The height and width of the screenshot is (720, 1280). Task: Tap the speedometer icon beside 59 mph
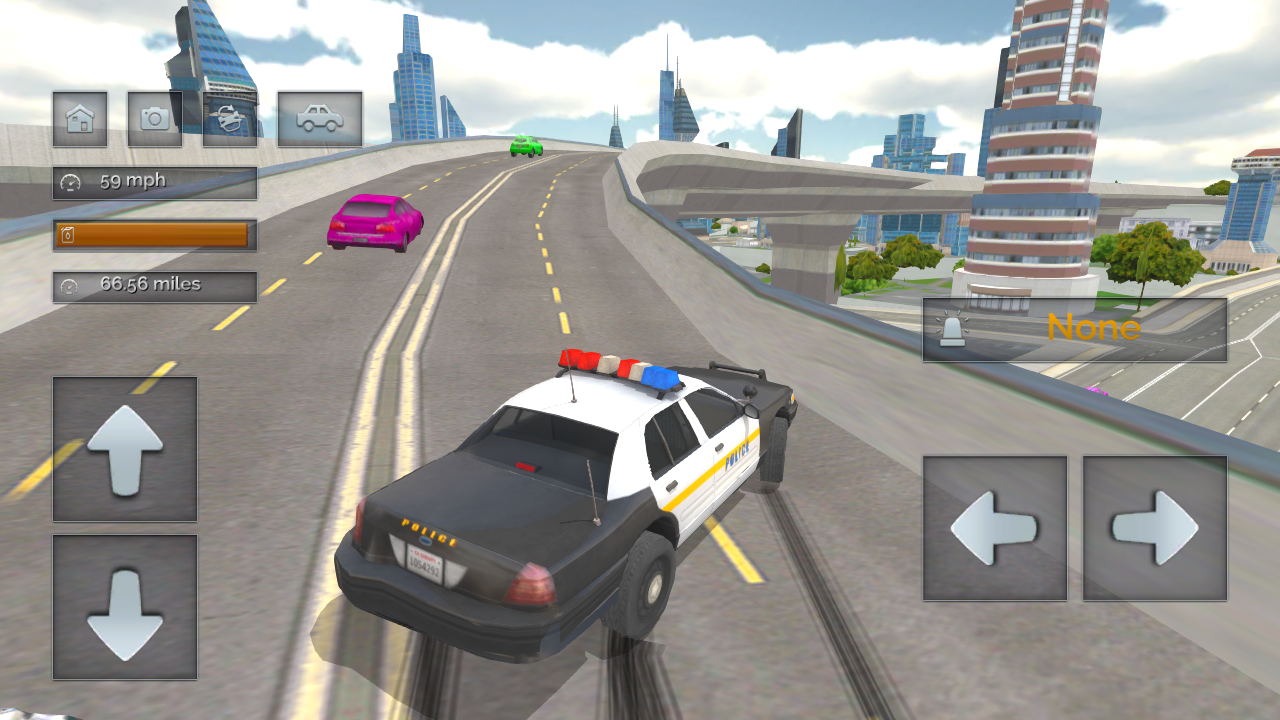[x=68, y=181]
